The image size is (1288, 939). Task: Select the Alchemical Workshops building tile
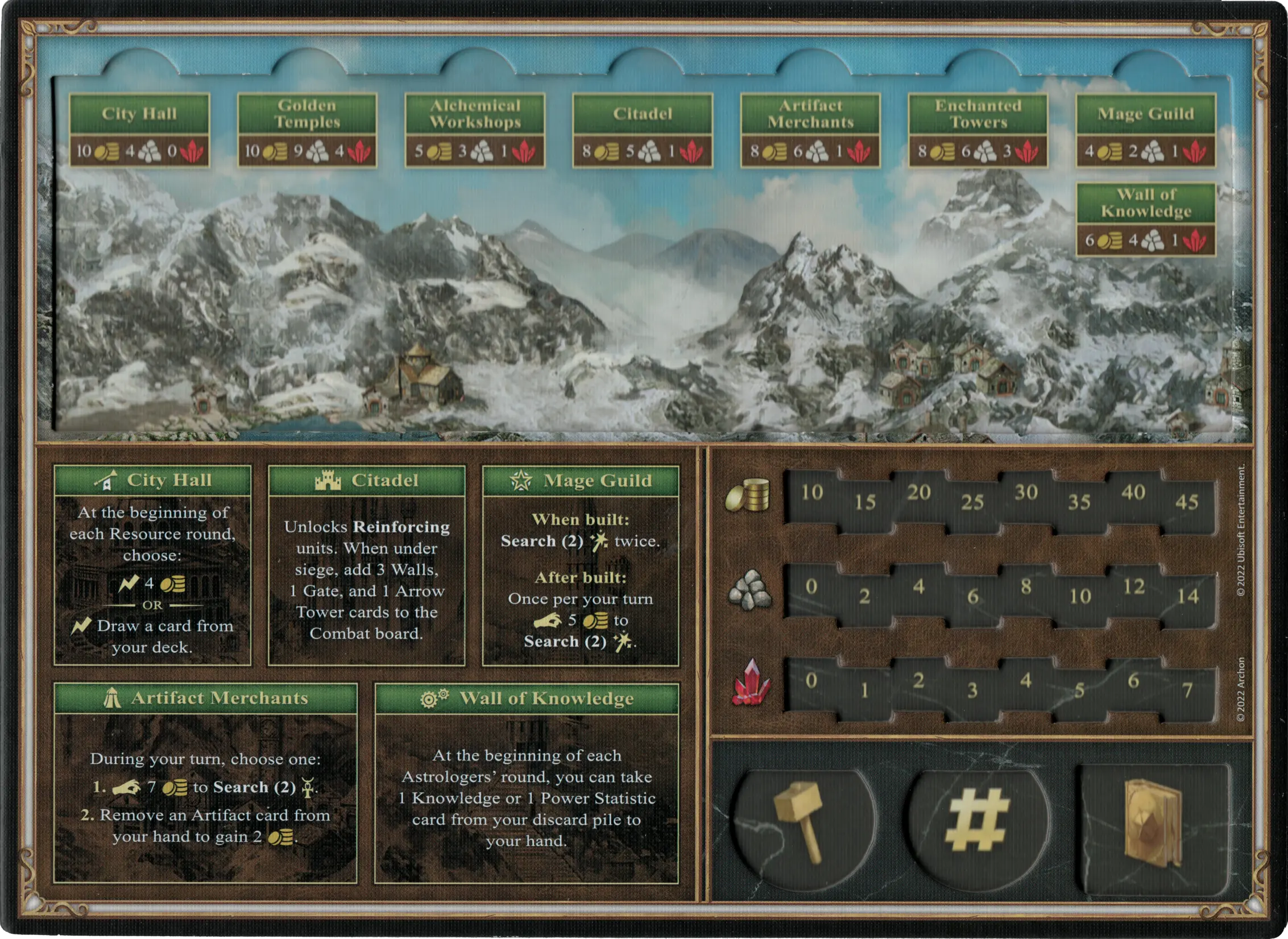pyautogui.click(x=475, y=130)
